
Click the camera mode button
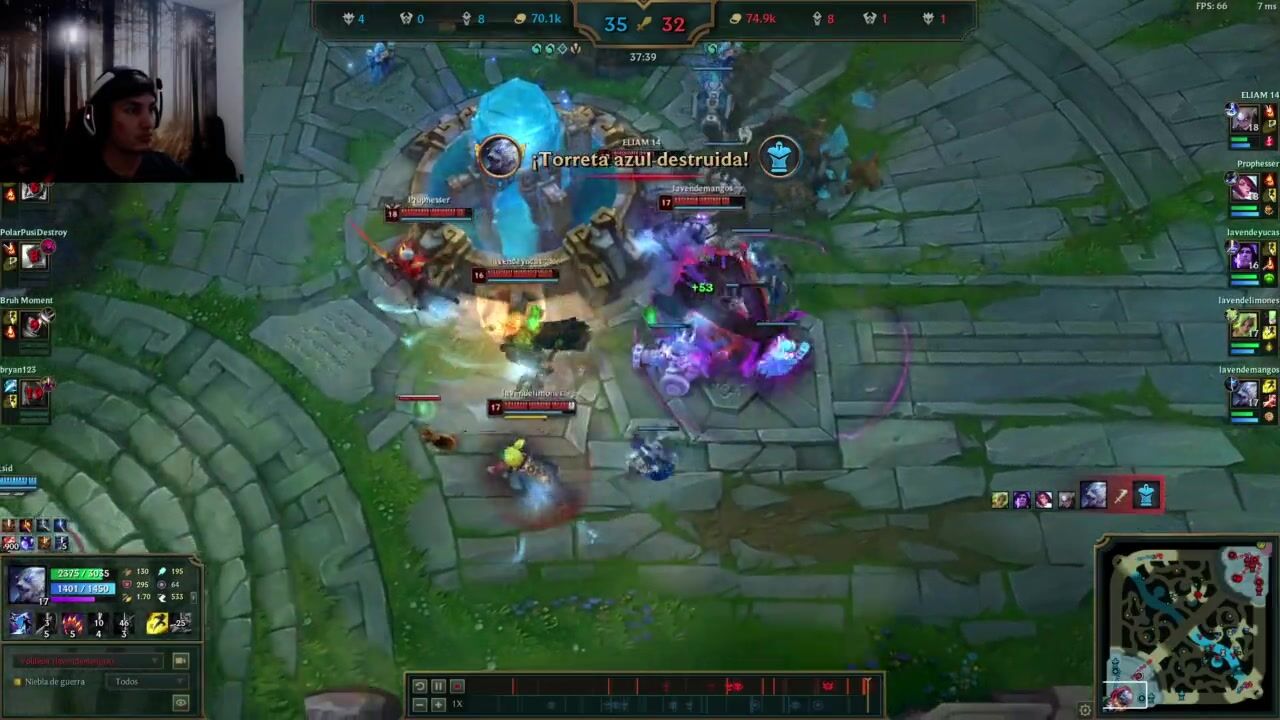click(181, 661)
